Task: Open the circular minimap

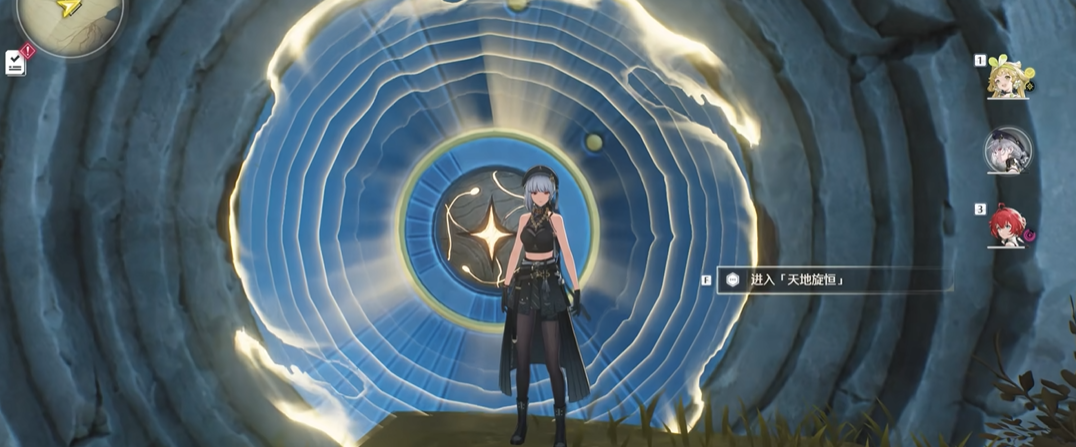Action: tap(70, 18)
